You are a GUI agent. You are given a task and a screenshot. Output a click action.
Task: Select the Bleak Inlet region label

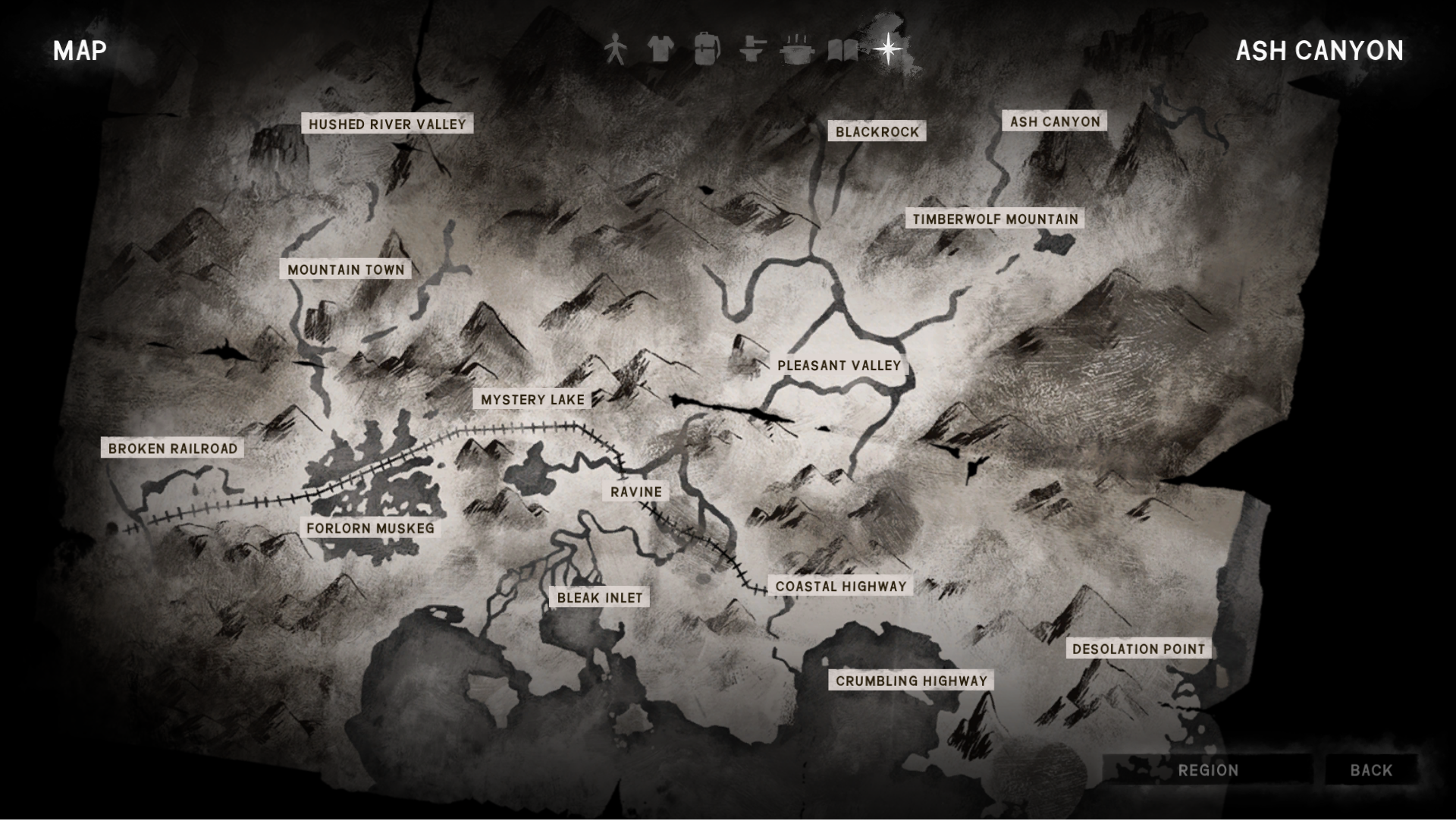click(x=599, y=598)
